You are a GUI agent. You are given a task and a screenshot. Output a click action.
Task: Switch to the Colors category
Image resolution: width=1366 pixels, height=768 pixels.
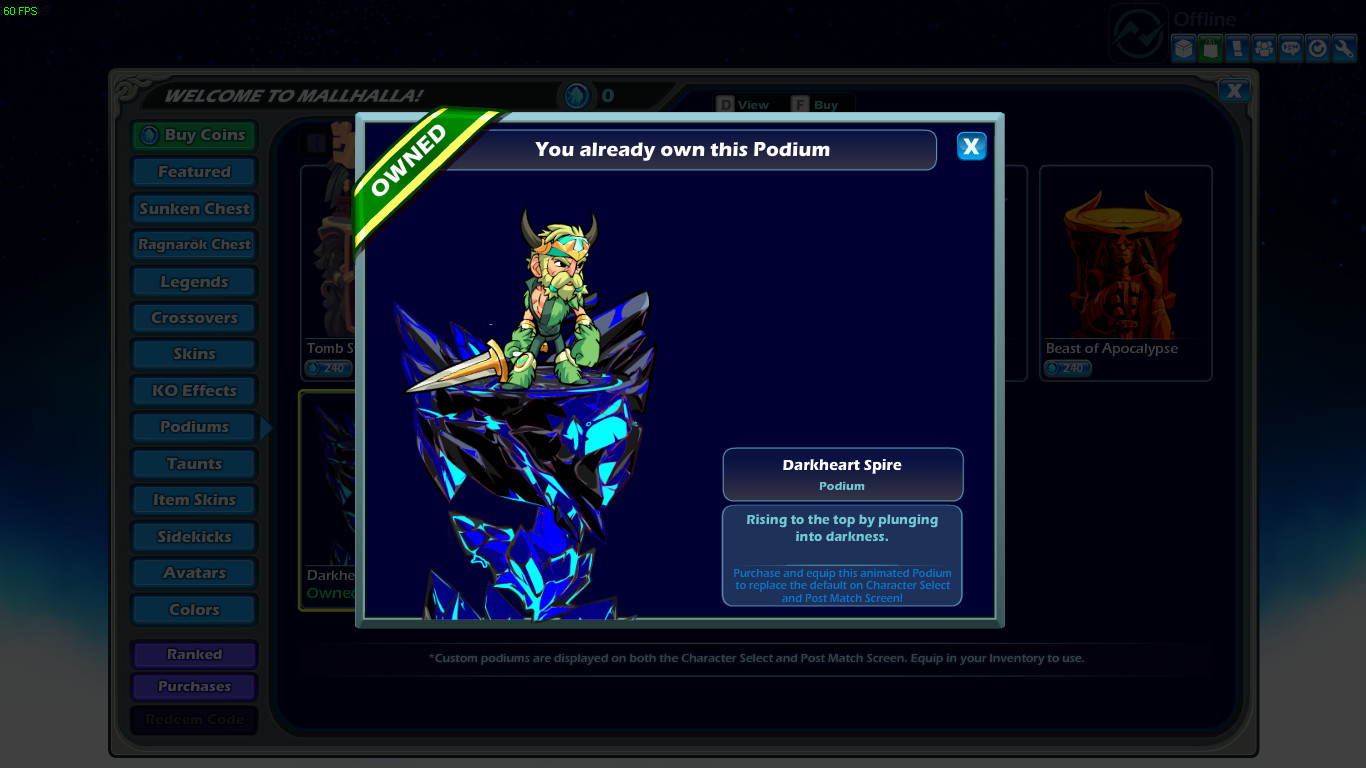click(x=193, y=609)
